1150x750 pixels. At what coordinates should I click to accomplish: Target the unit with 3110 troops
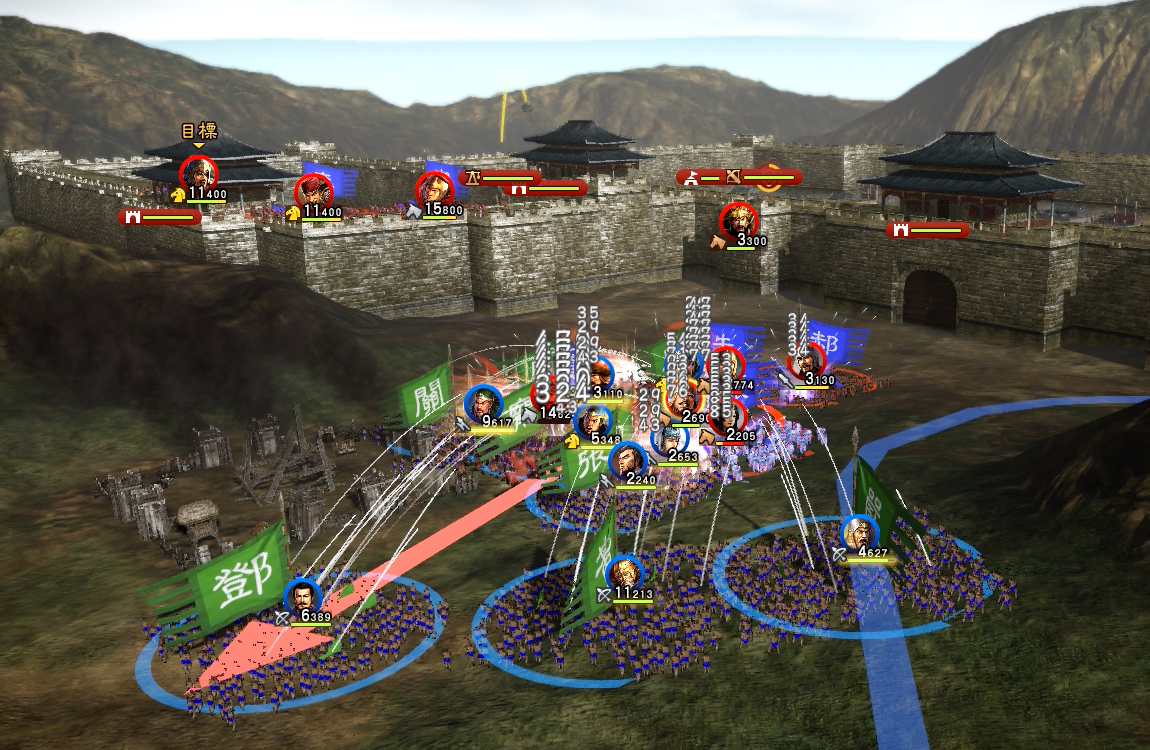pyautogui.click(x=599, y=376)
